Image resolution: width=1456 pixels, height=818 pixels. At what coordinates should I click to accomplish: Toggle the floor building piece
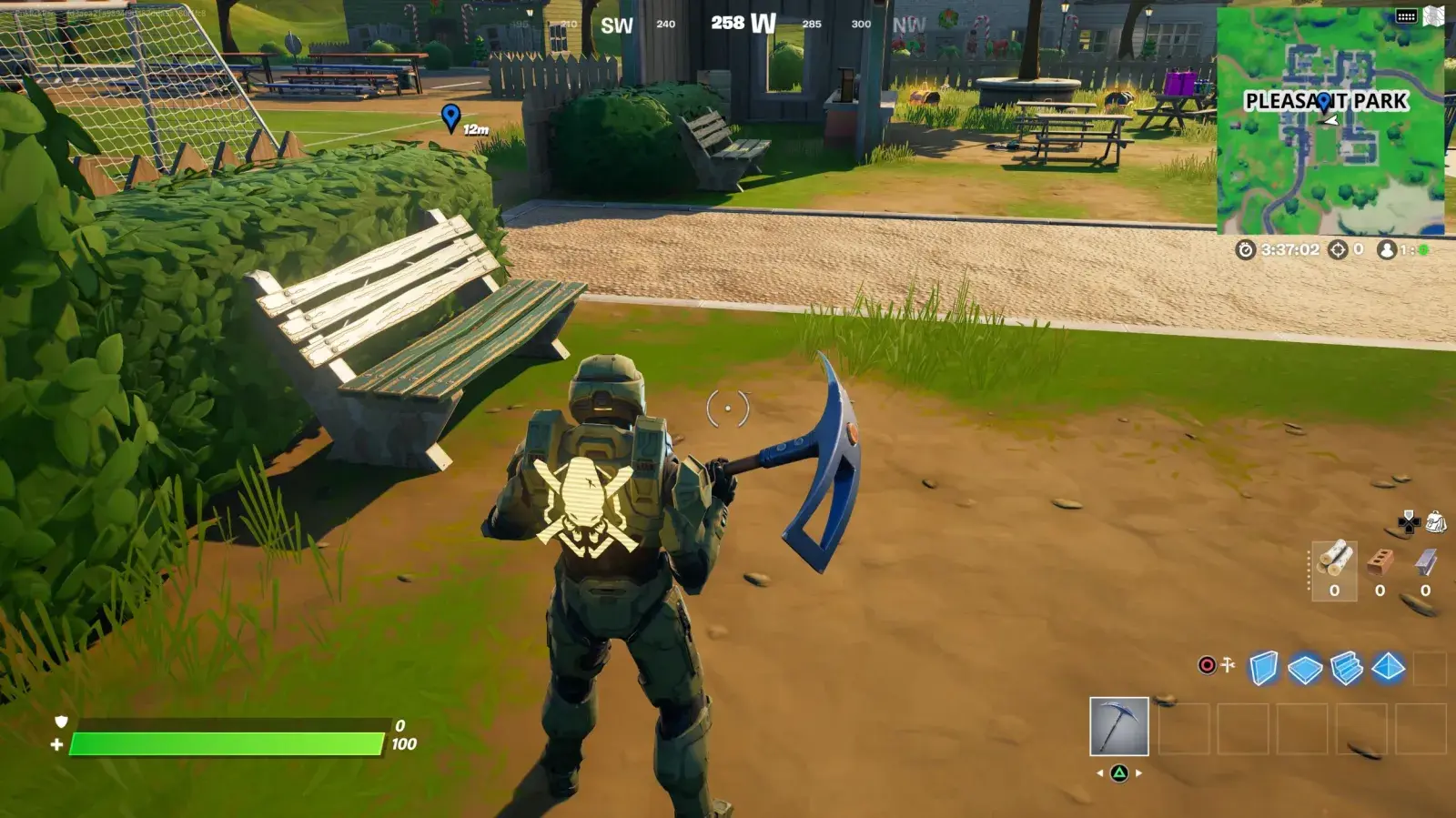point(1303,669)
